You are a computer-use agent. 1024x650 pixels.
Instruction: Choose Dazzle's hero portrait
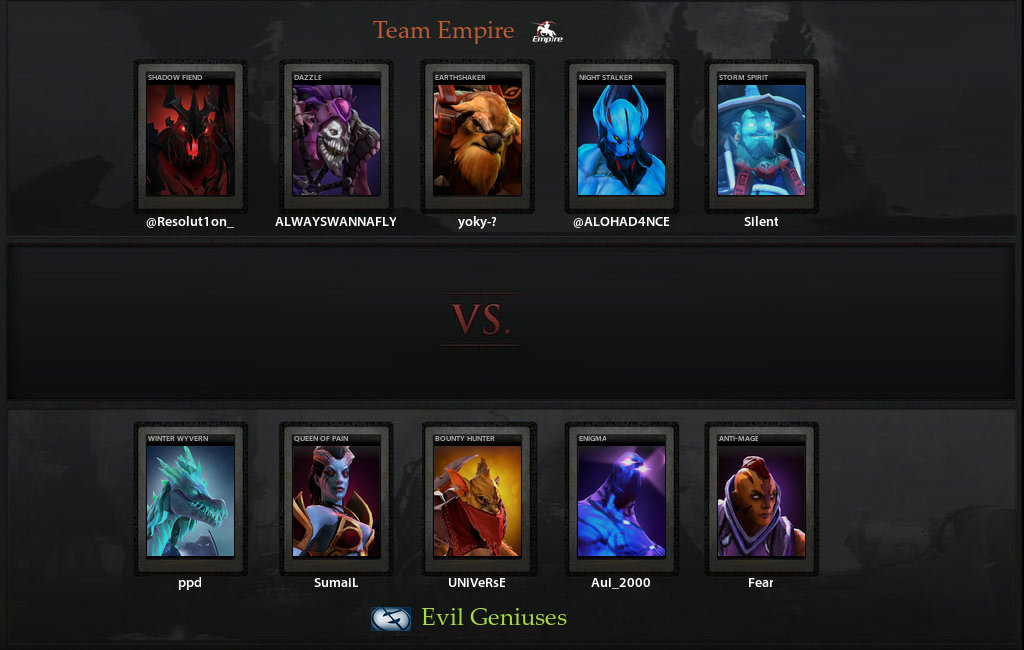[x=336, y=138]
